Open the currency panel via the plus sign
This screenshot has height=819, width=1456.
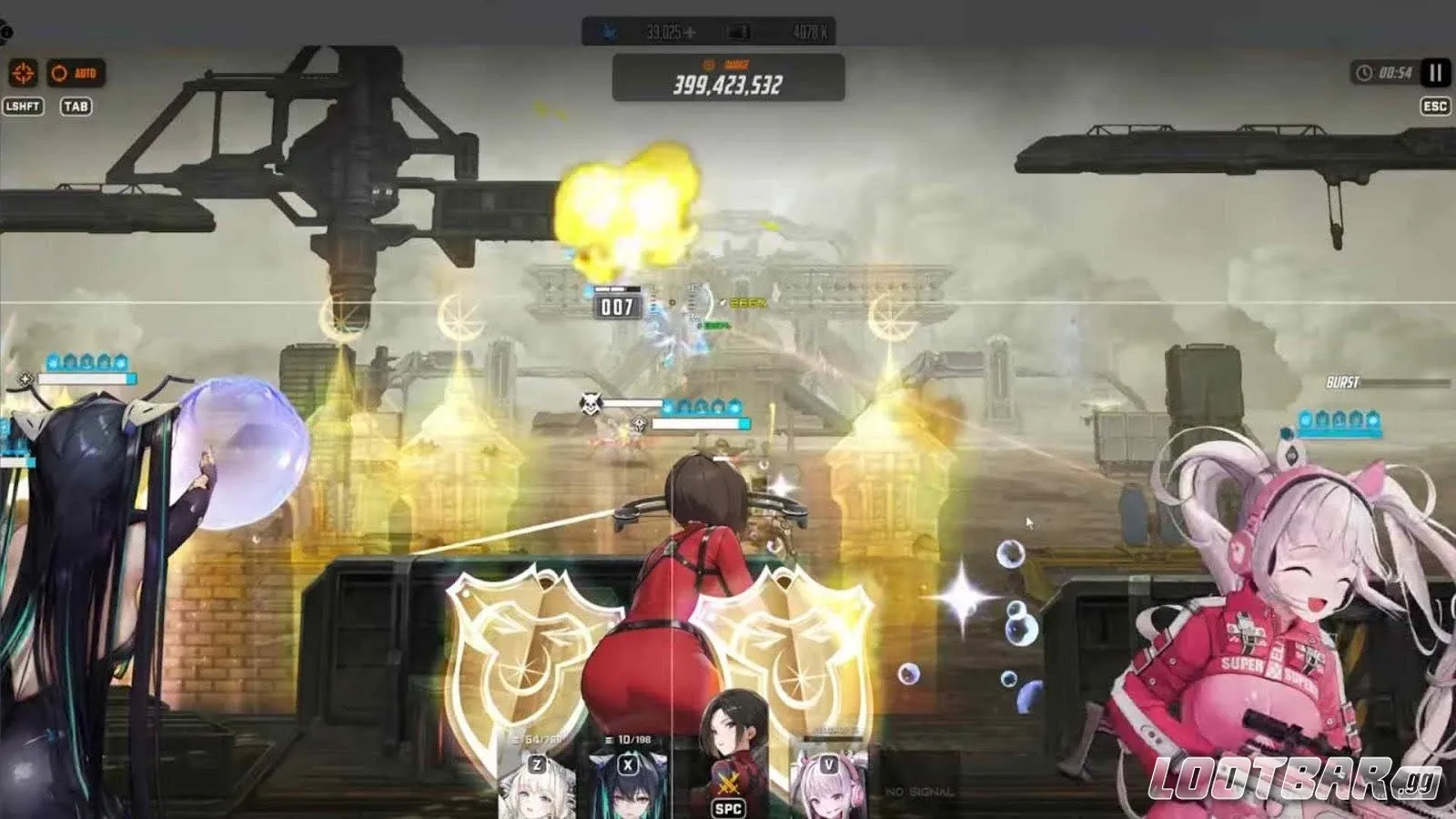point(691,31)
